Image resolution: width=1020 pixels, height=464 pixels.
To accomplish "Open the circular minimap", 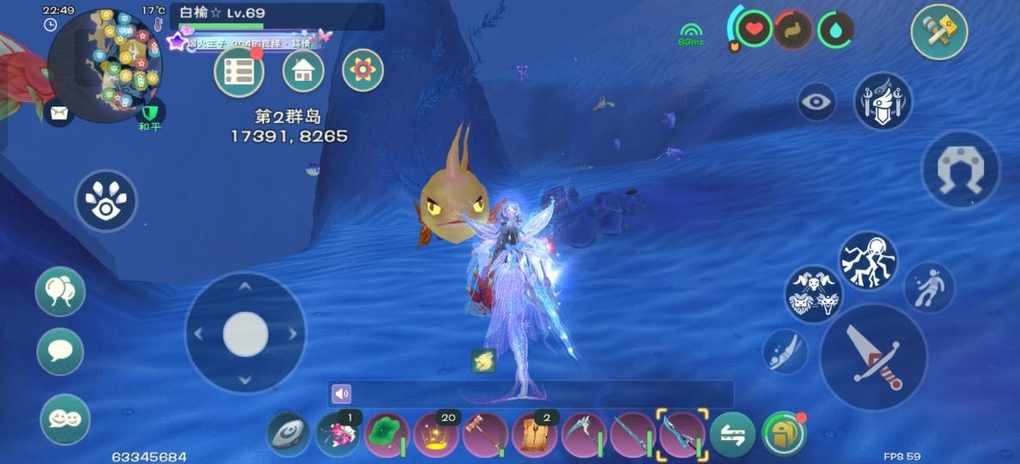I will tap(105, 65).
